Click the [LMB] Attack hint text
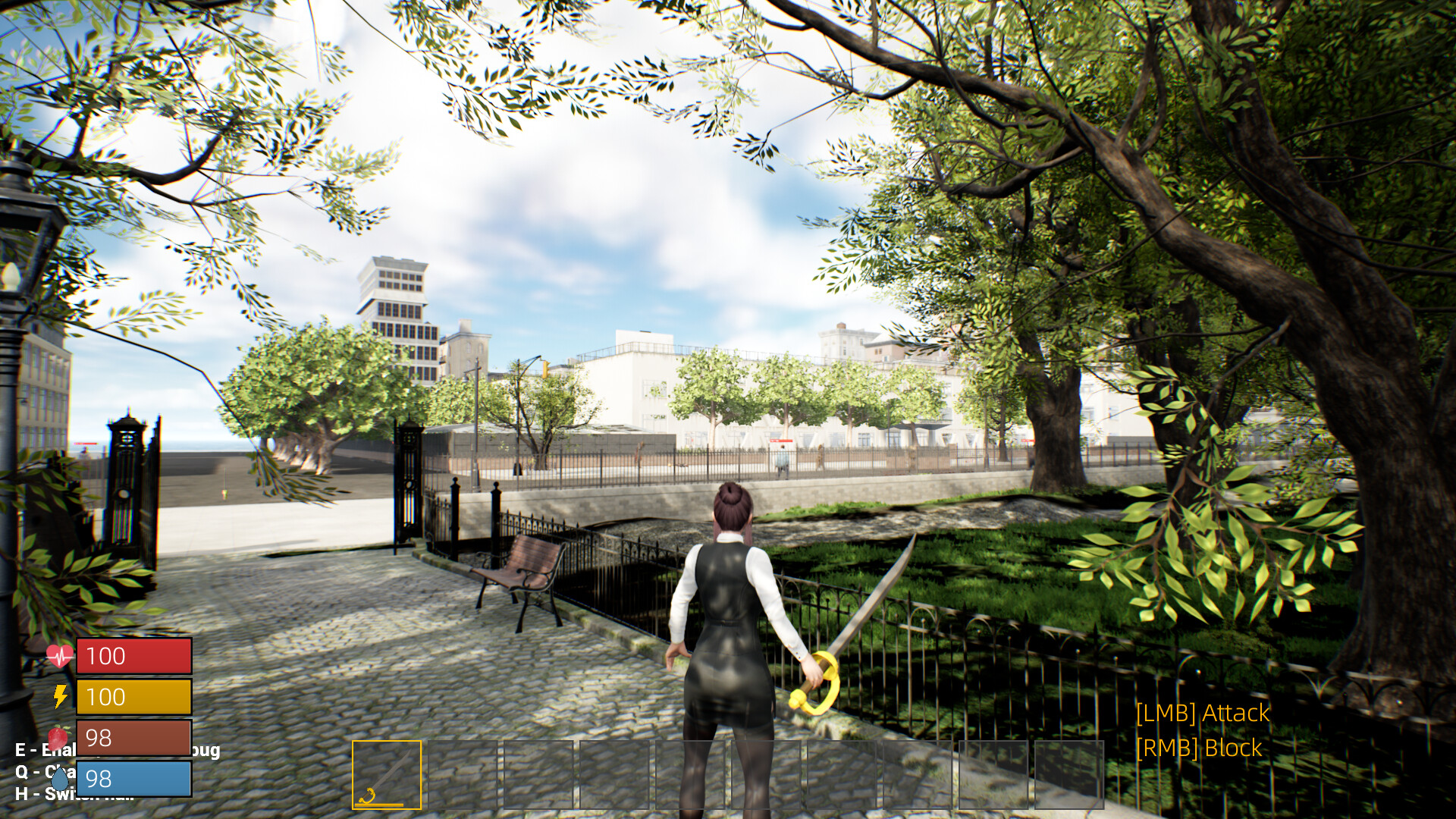This screenshot has height=819, width=1456. click(1202, 714)
